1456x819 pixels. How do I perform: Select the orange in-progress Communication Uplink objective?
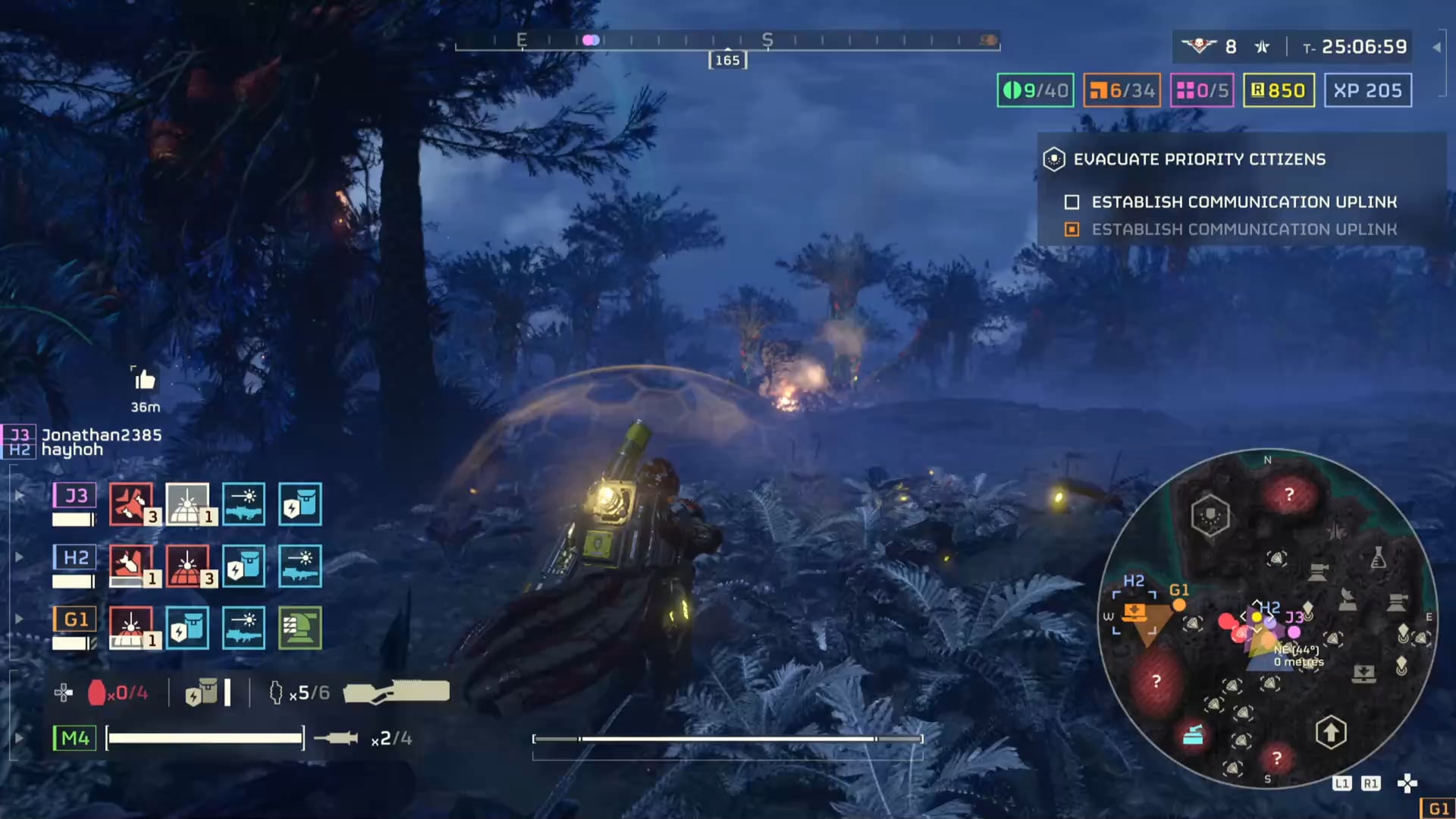[x=1244, y=229]
